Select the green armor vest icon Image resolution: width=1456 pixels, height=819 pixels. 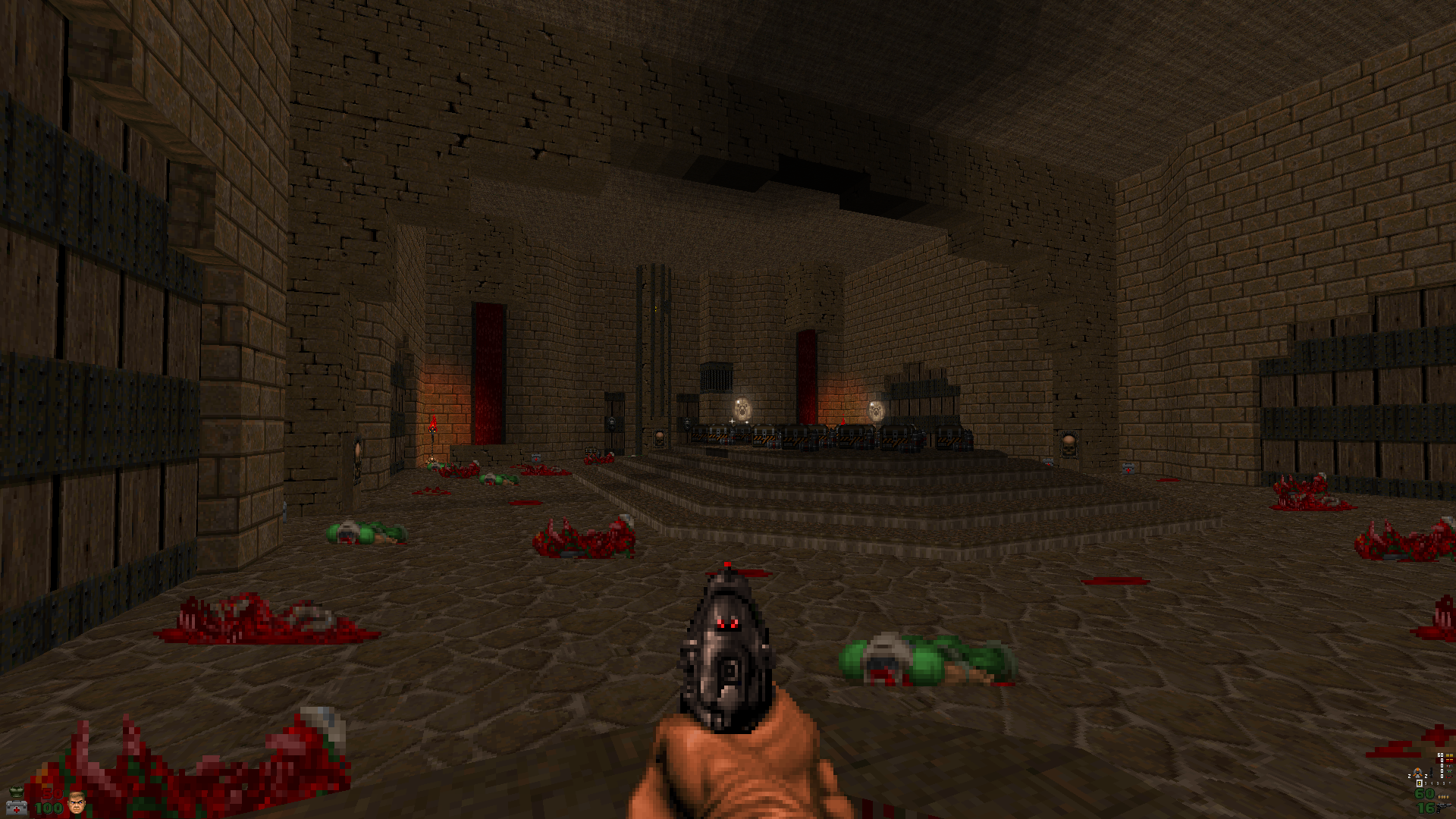coord(17,792)
